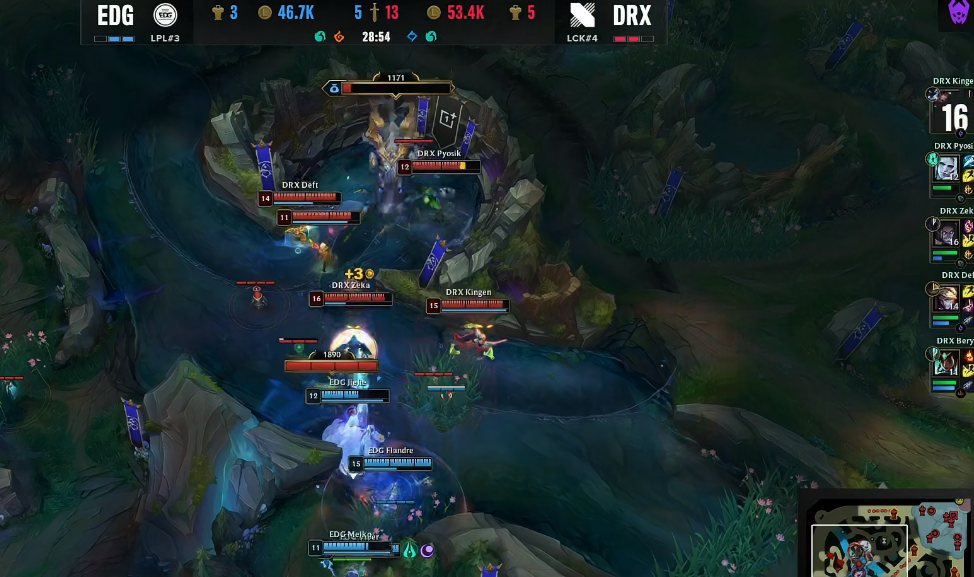Select DRX Zeka's champion portrait
This screenshot has height=577, width=974.
[x=946, y=234]
